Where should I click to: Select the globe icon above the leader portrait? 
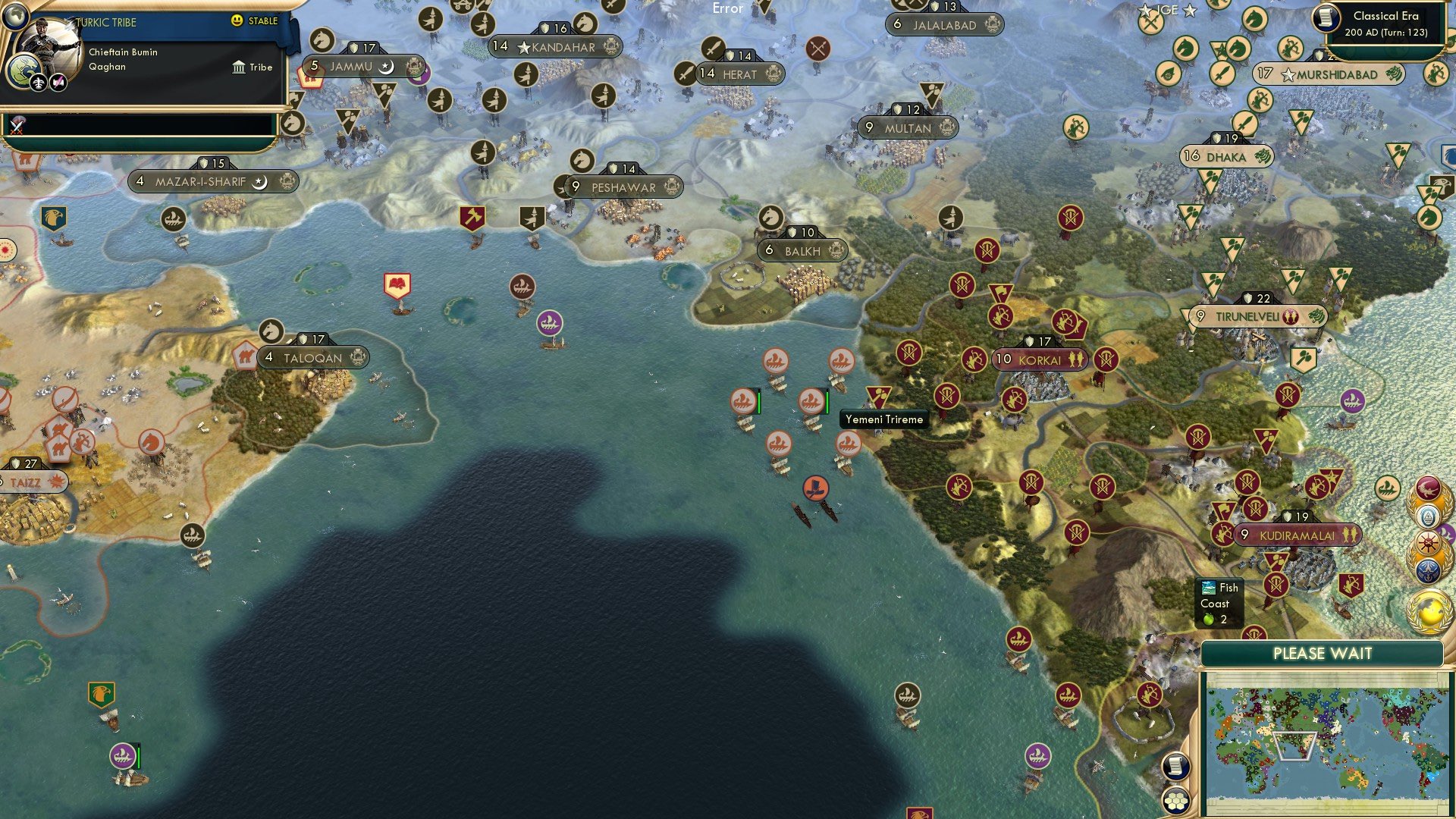[16, 16]
